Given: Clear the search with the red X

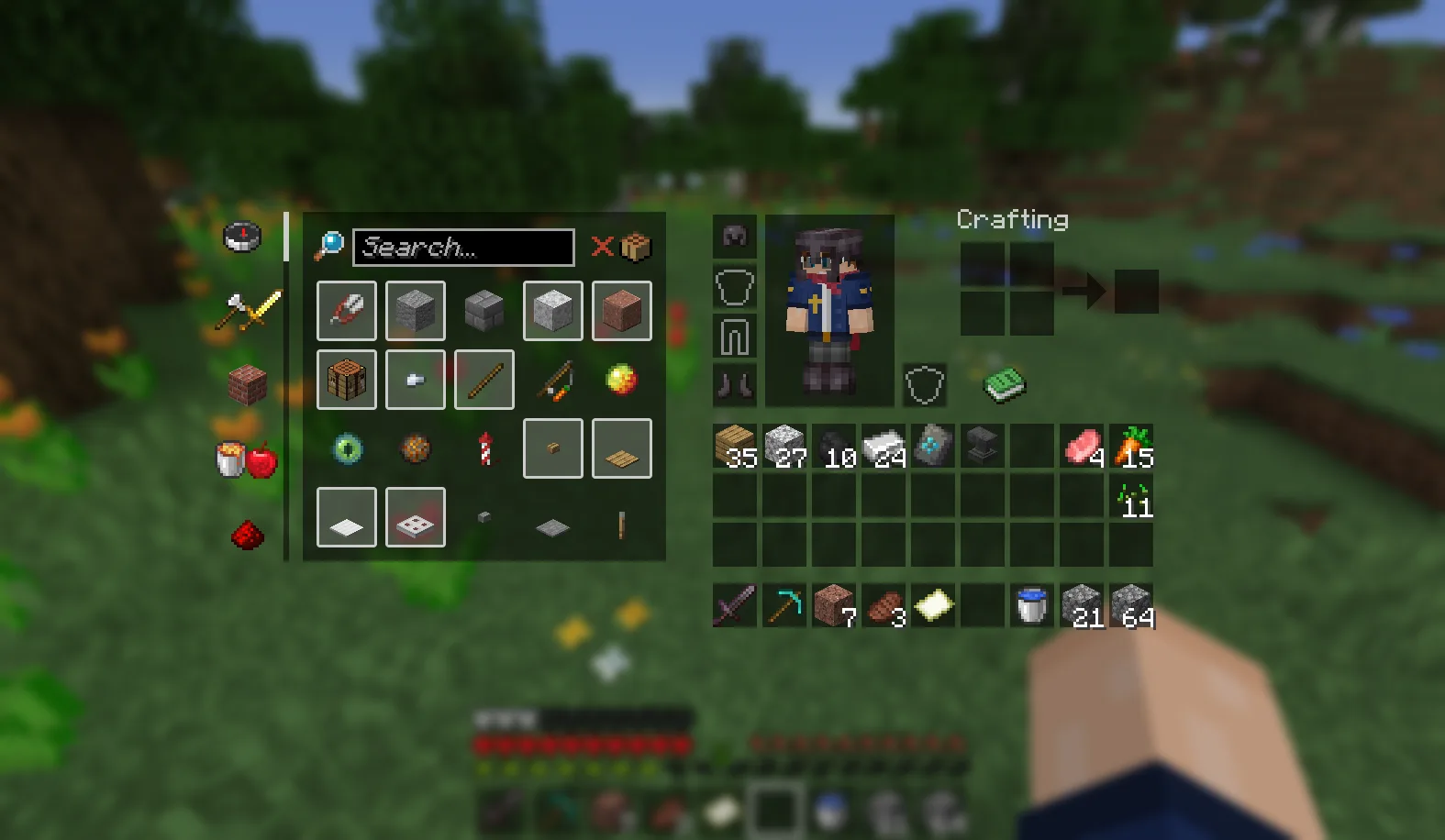Looking at the screenshot, I should 603,246.
